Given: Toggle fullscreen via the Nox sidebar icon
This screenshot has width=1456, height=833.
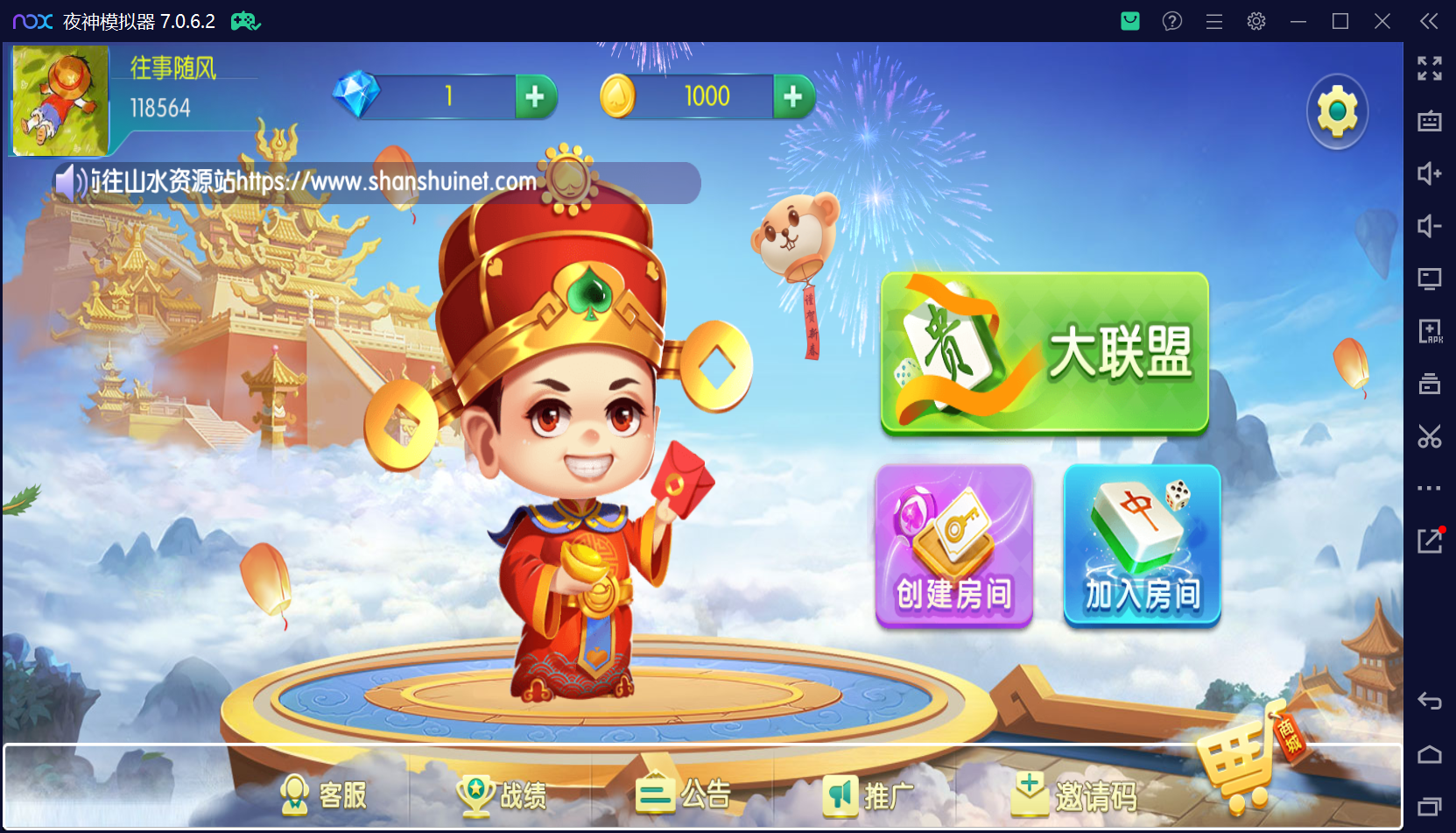Looking at the screenshot, I should tap(1430, 68).
